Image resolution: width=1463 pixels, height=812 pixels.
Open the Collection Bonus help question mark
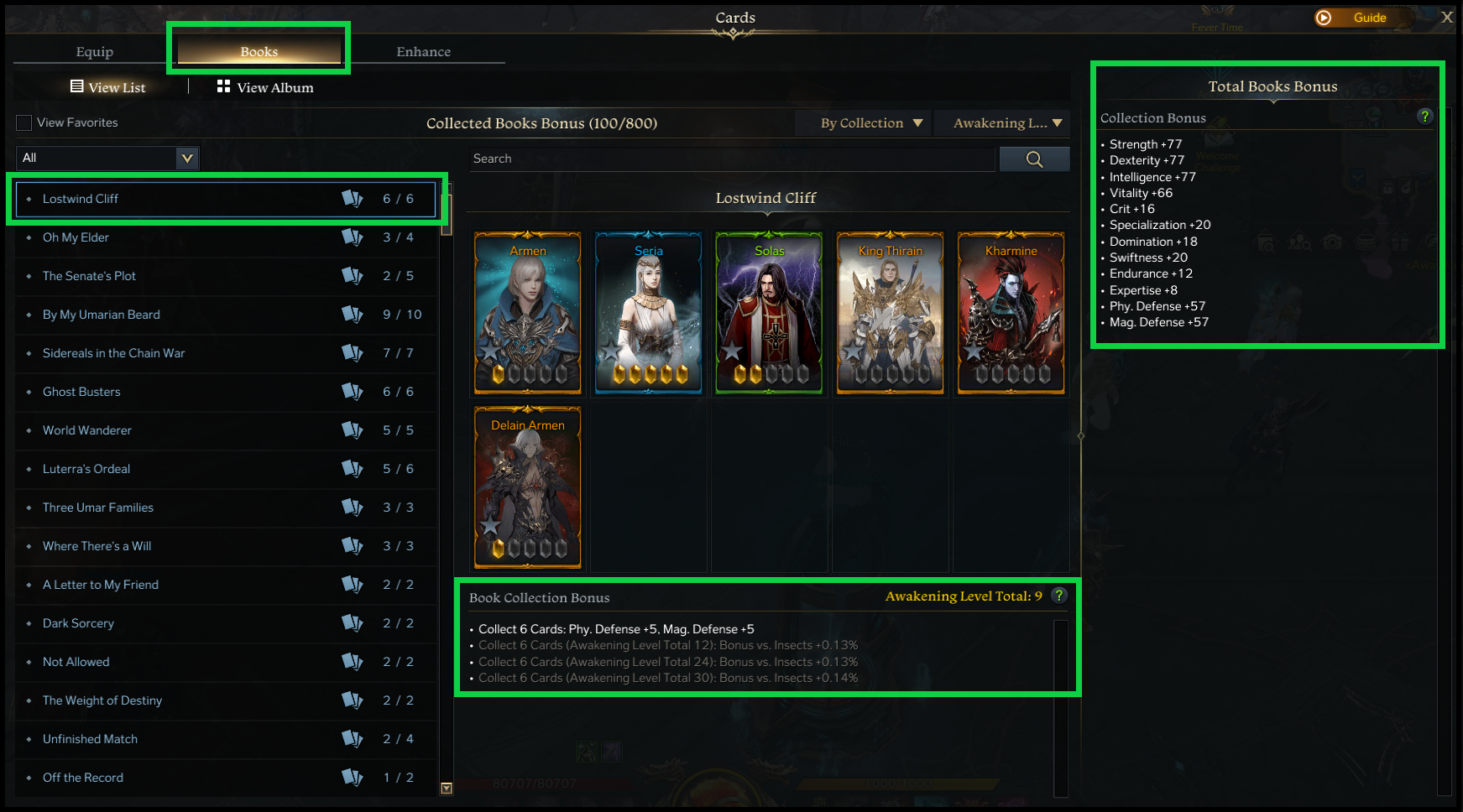coord(1424,117)
